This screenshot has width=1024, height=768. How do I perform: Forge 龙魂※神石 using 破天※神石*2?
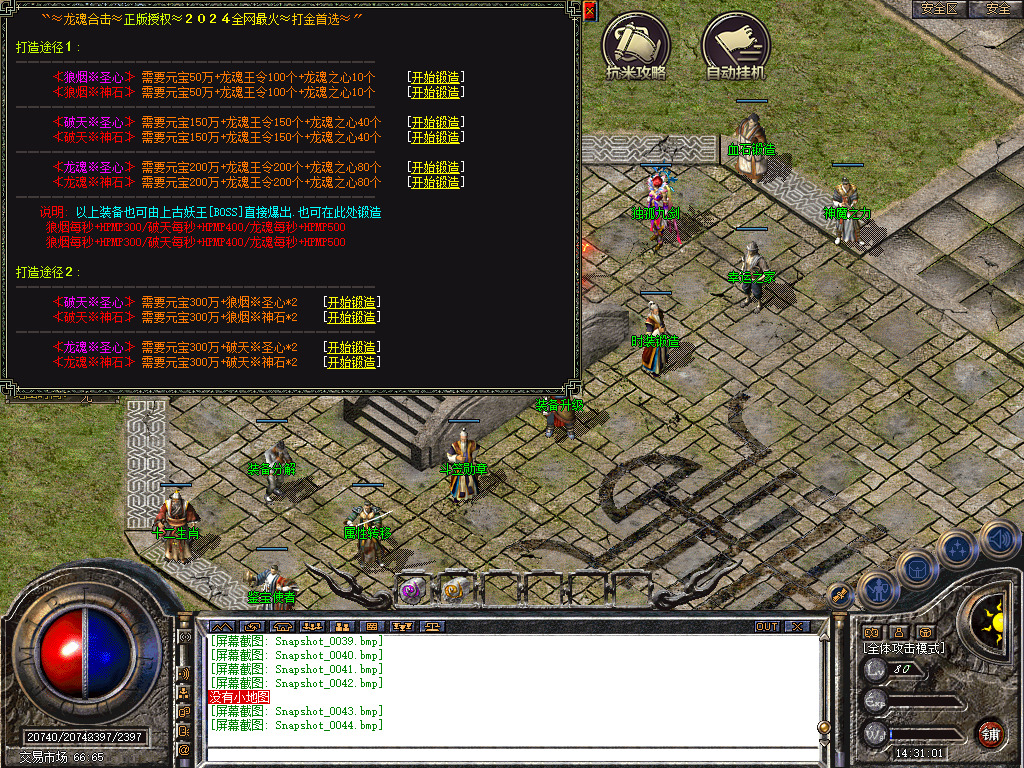[351, 363]
